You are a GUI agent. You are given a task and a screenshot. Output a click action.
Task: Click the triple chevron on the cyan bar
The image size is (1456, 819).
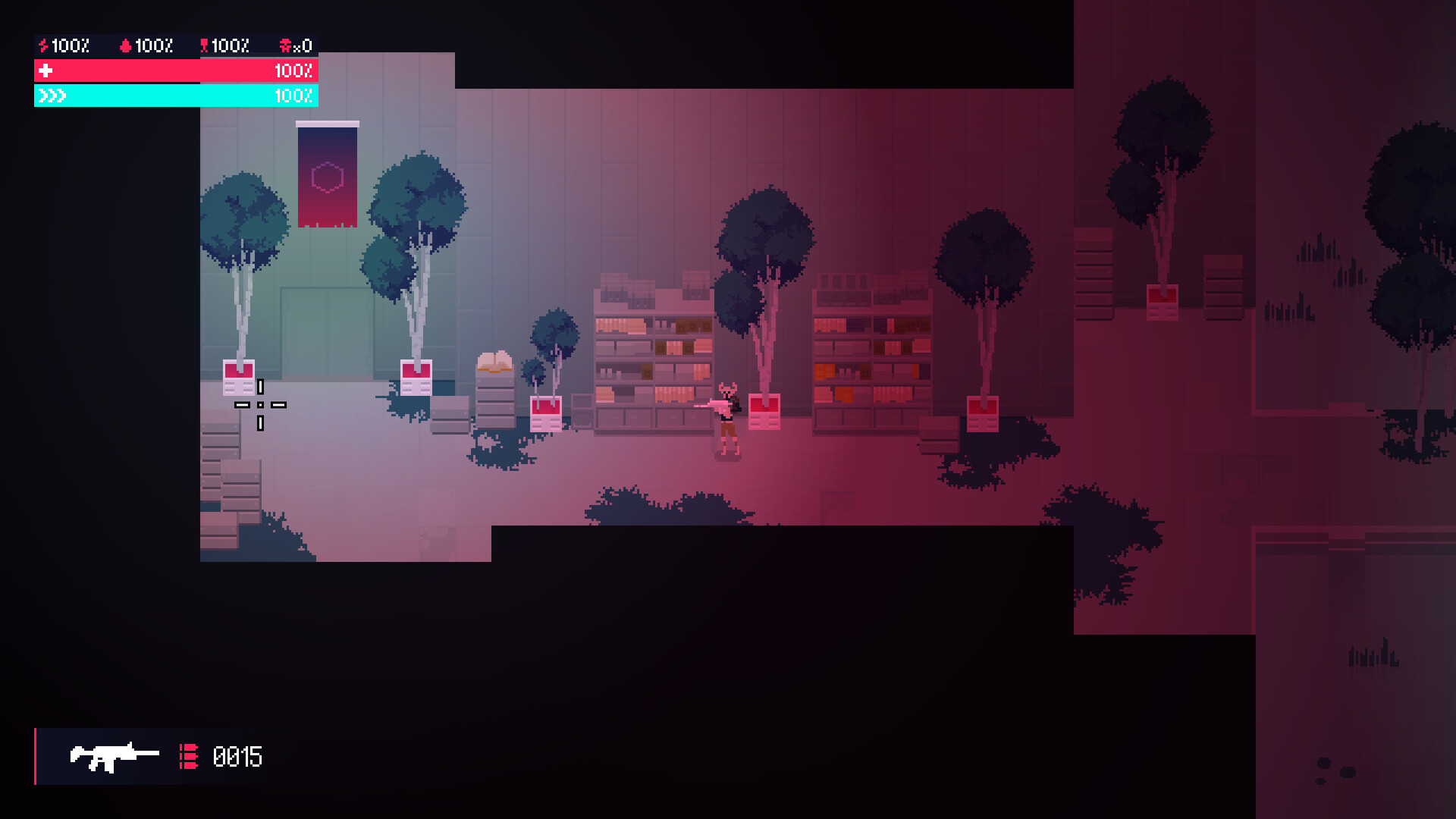pos(52,96)
